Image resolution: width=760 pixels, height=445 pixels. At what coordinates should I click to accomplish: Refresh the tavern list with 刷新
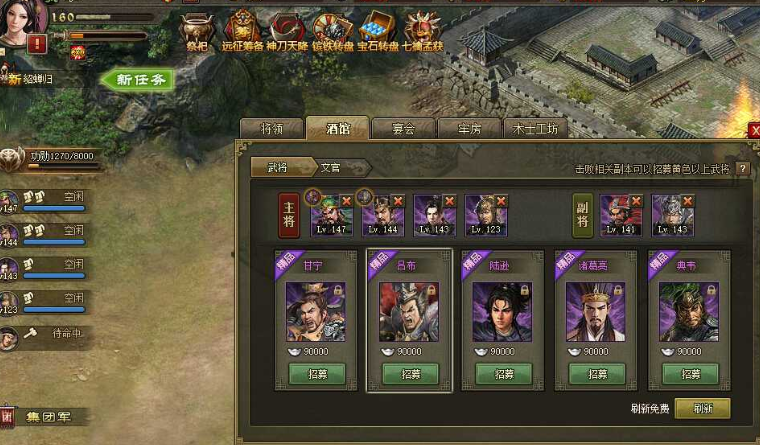click(x=702, y=408)
